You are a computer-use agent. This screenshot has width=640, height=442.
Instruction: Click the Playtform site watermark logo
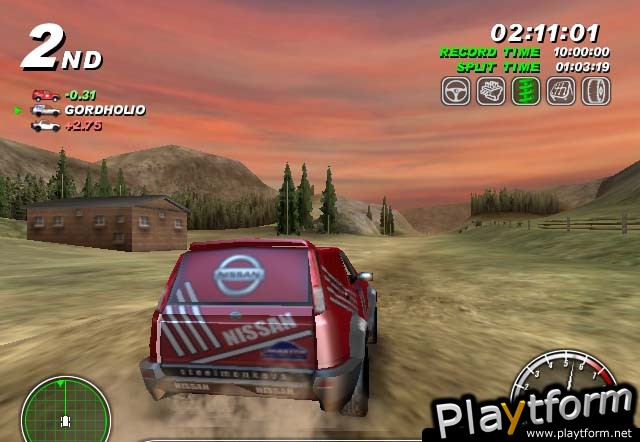[x=532, y=412]
